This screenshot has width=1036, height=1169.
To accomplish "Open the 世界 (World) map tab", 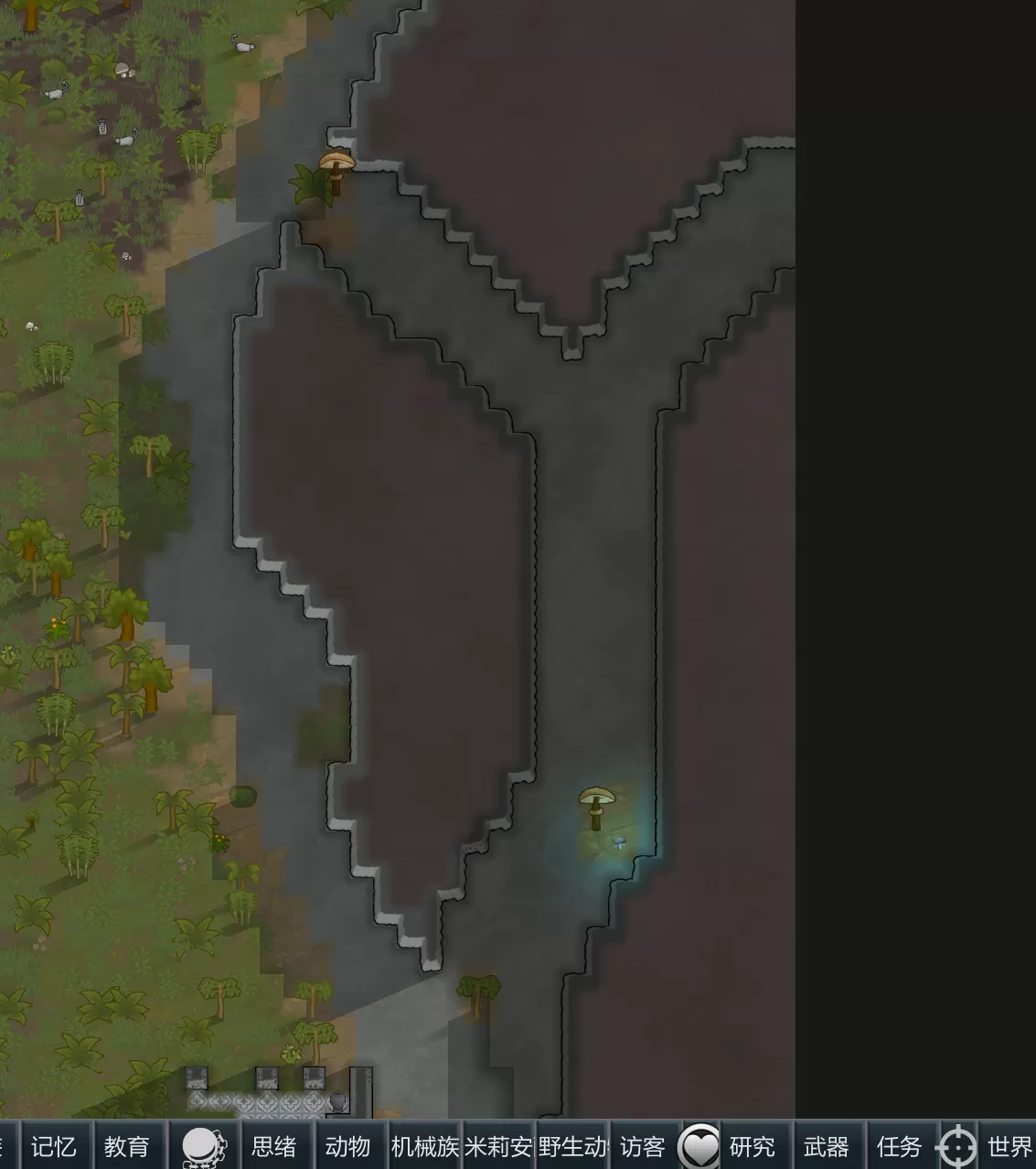I will point(1009,1146).
